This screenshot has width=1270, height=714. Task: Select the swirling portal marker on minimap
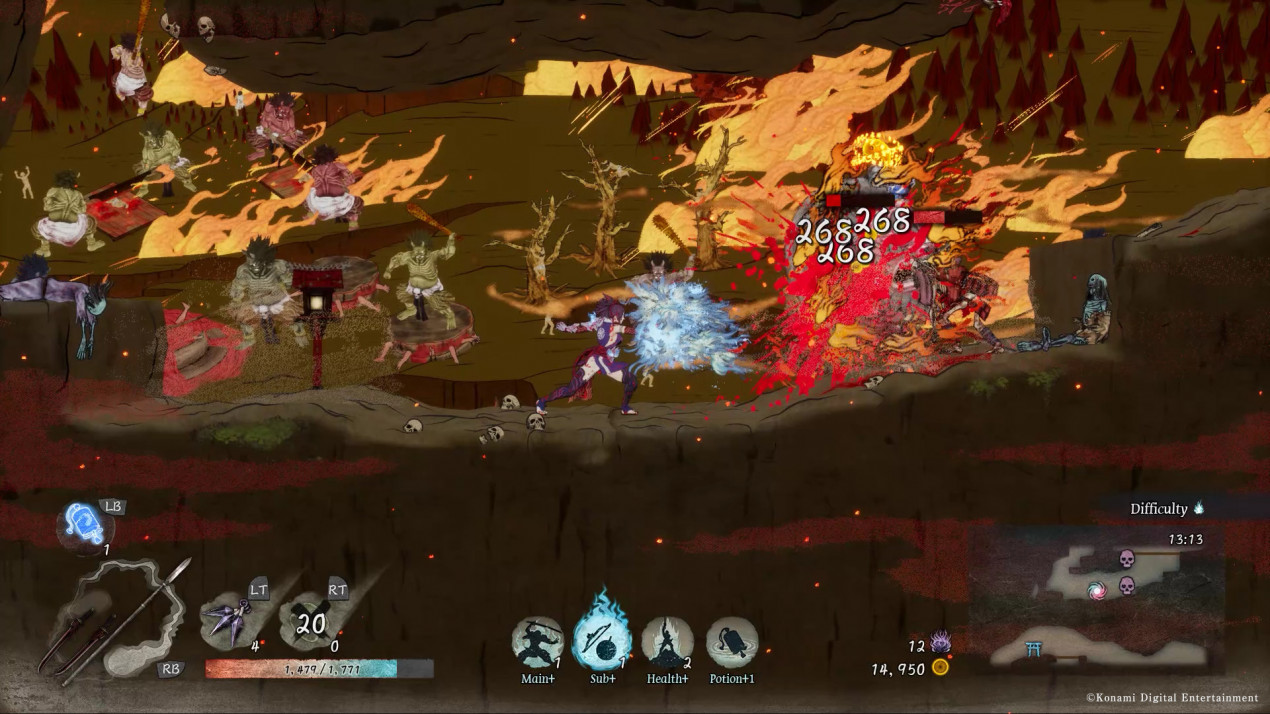coord(1097,590)
